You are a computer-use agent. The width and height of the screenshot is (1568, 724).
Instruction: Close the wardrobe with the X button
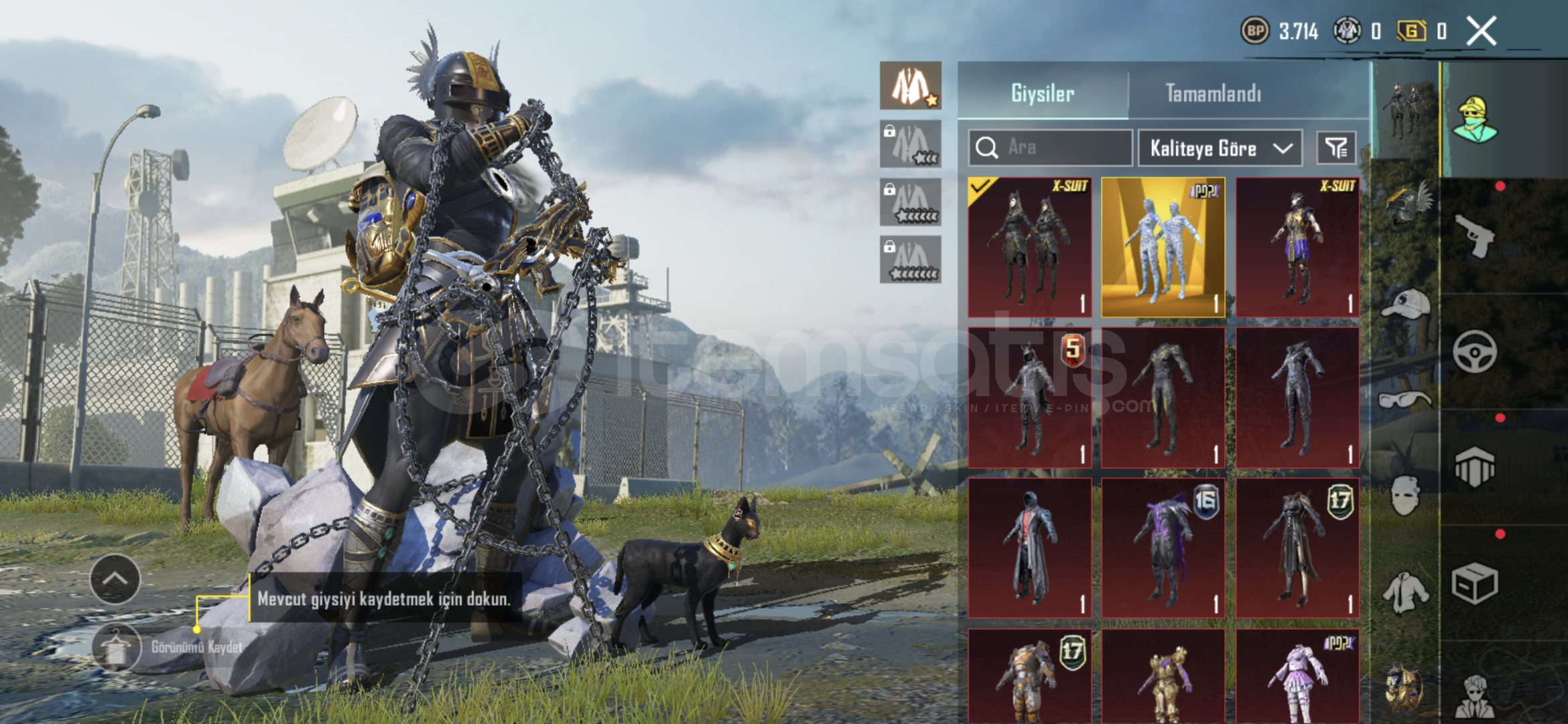click(x=1482, y=32)
